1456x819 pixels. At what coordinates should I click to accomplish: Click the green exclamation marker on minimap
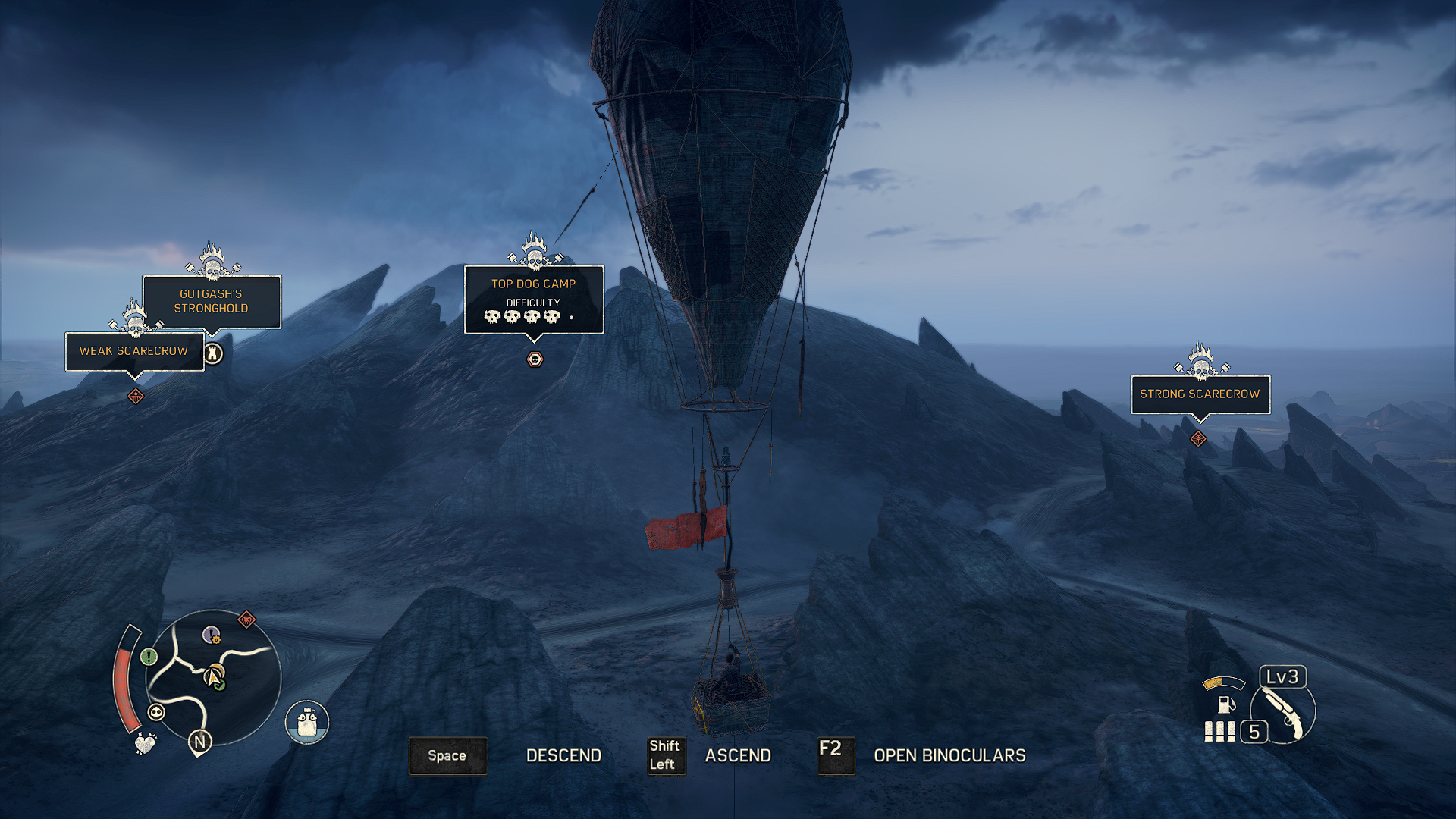pyautogui.click(x=149, y=657)
